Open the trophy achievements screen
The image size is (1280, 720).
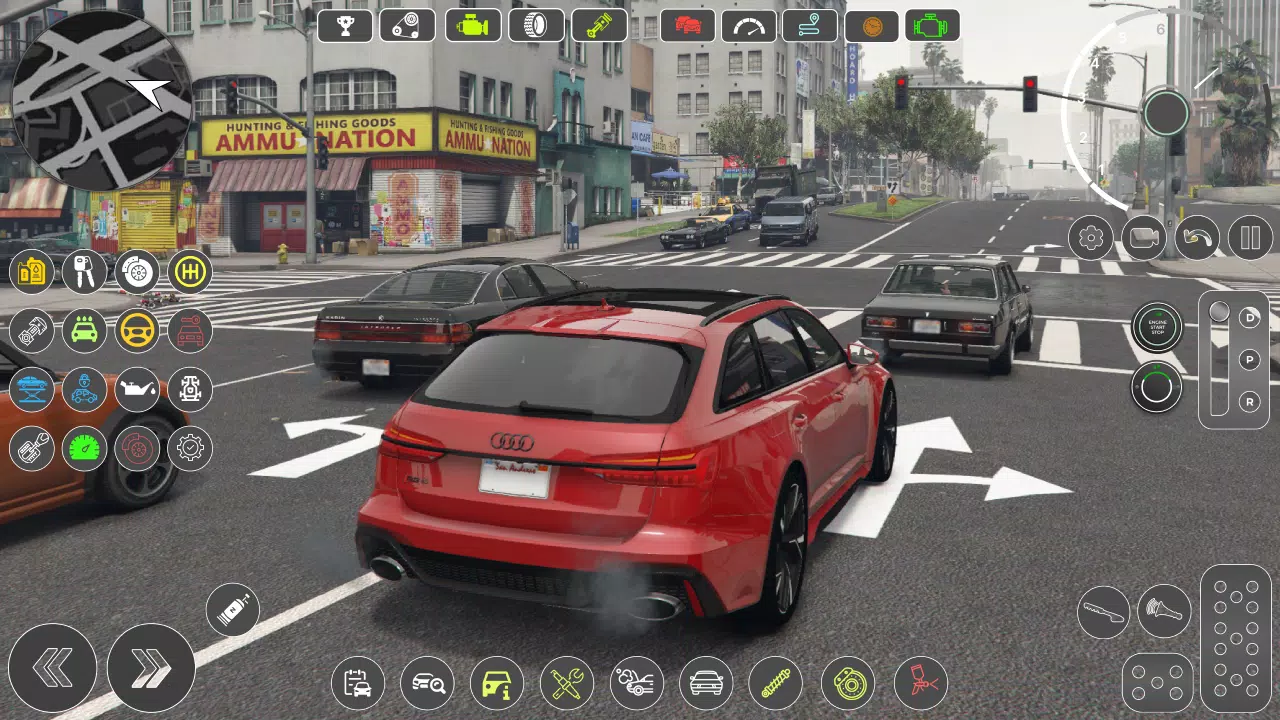345,25
